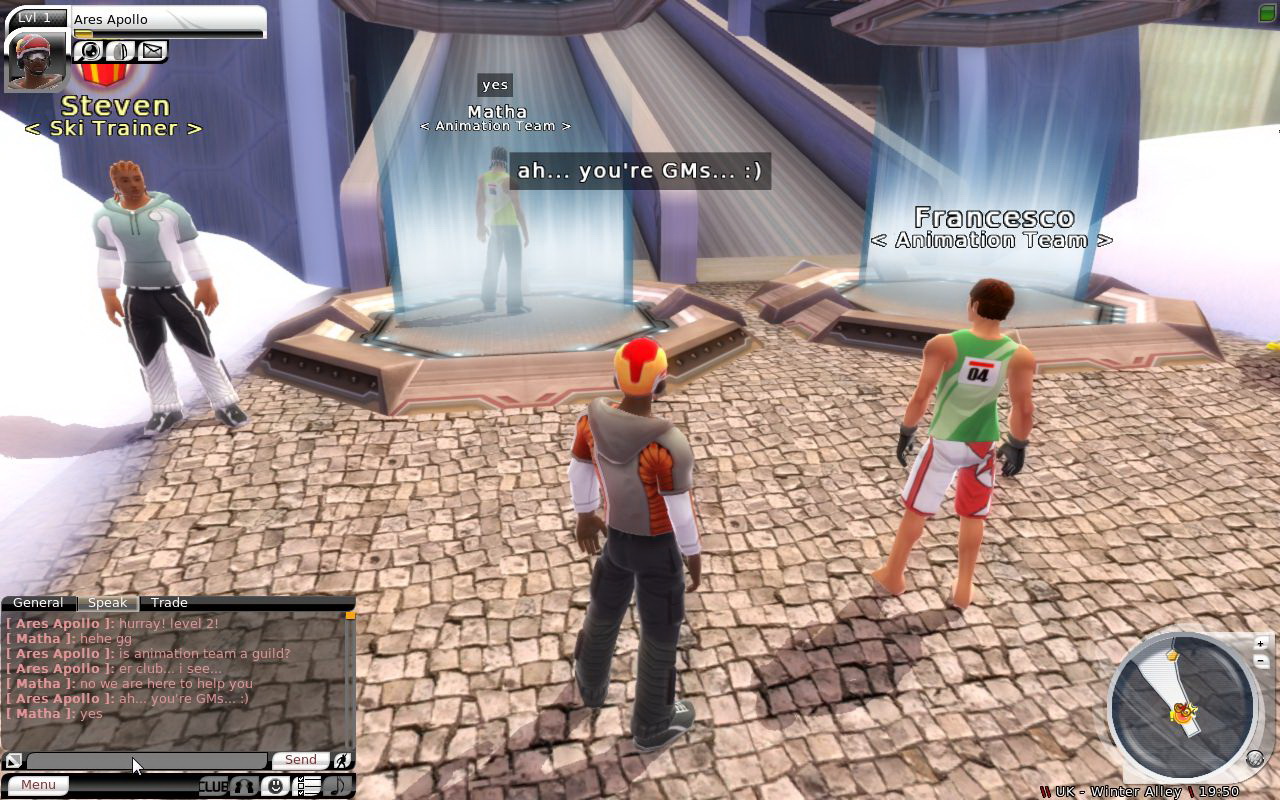The height and width of the screenshot is (800, 1280).
Task: Open the Trade chat tab
Action: [169, 603]
